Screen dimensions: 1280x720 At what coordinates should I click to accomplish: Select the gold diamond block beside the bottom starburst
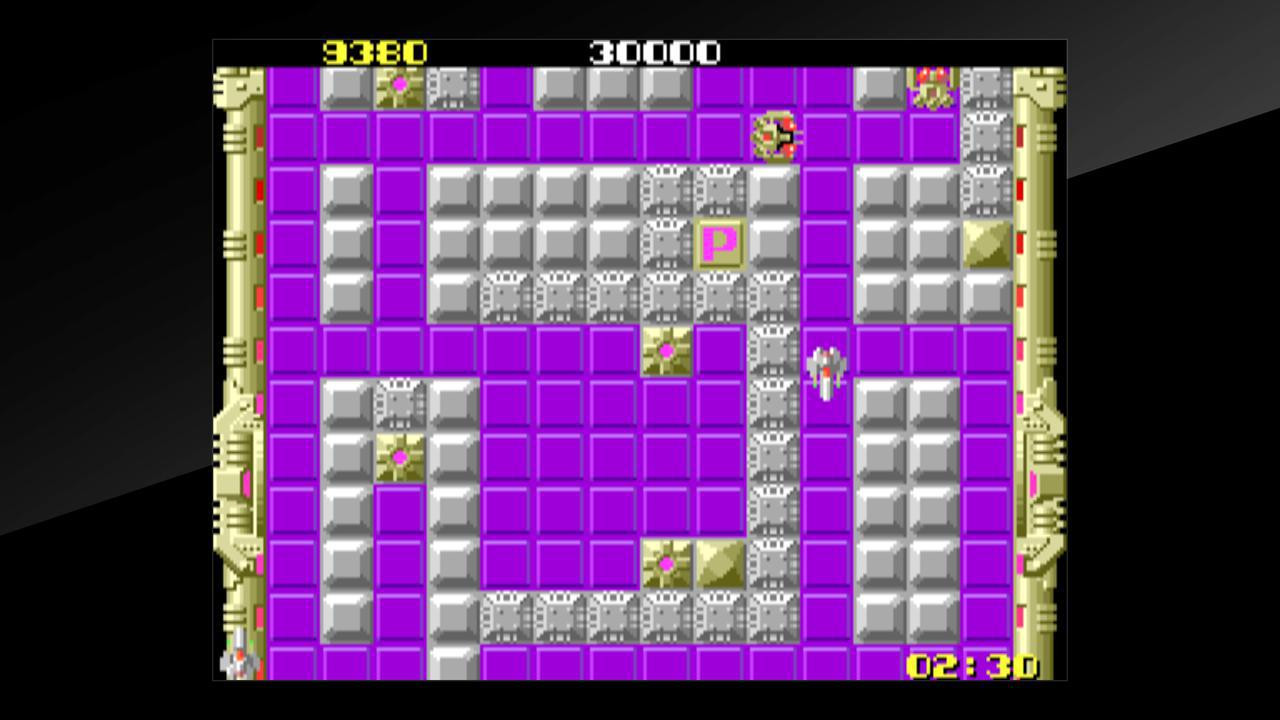tap(721, 565)
